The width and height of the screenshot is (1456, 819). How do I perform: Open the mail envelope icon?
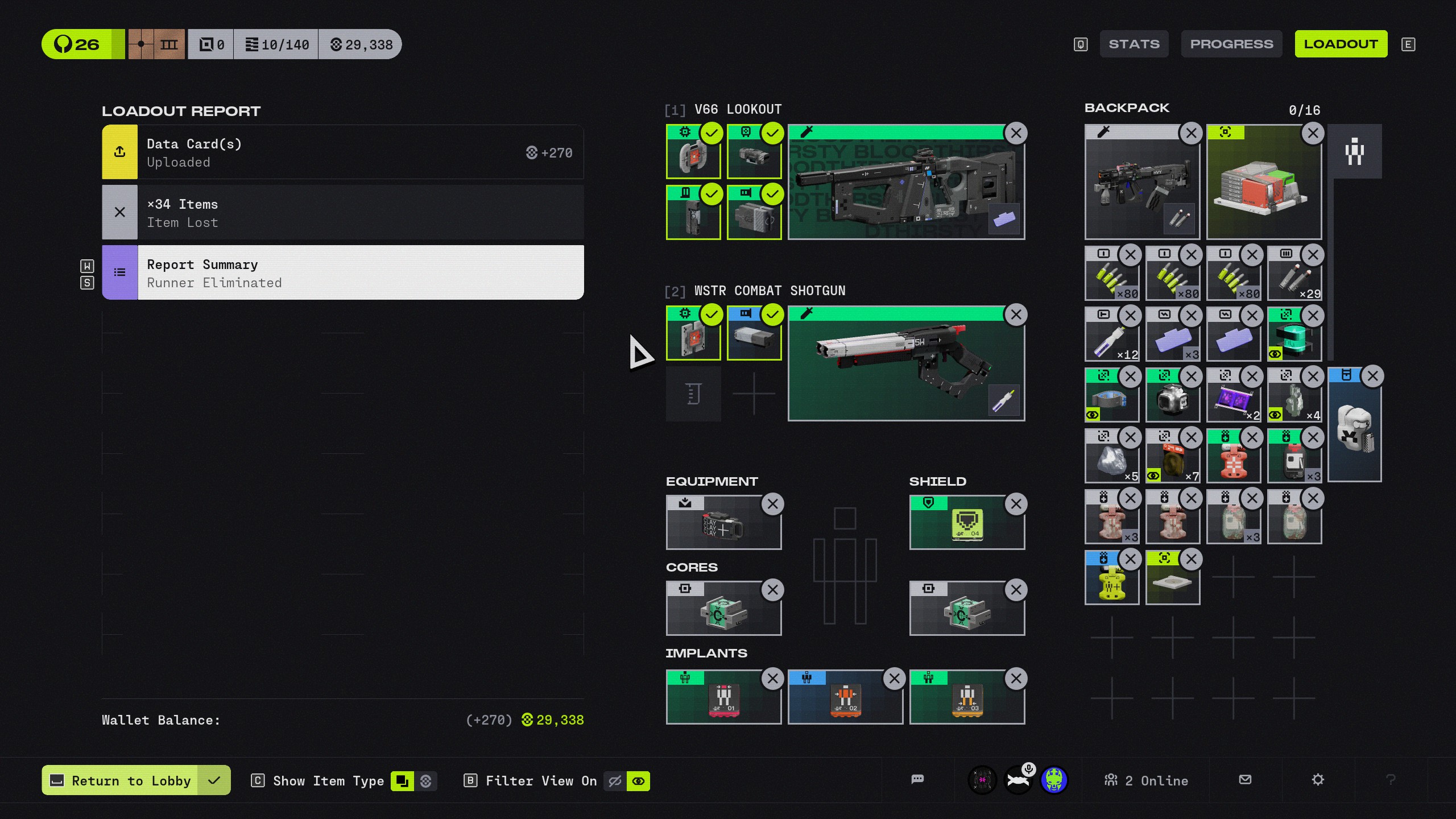click(1245, 780)
